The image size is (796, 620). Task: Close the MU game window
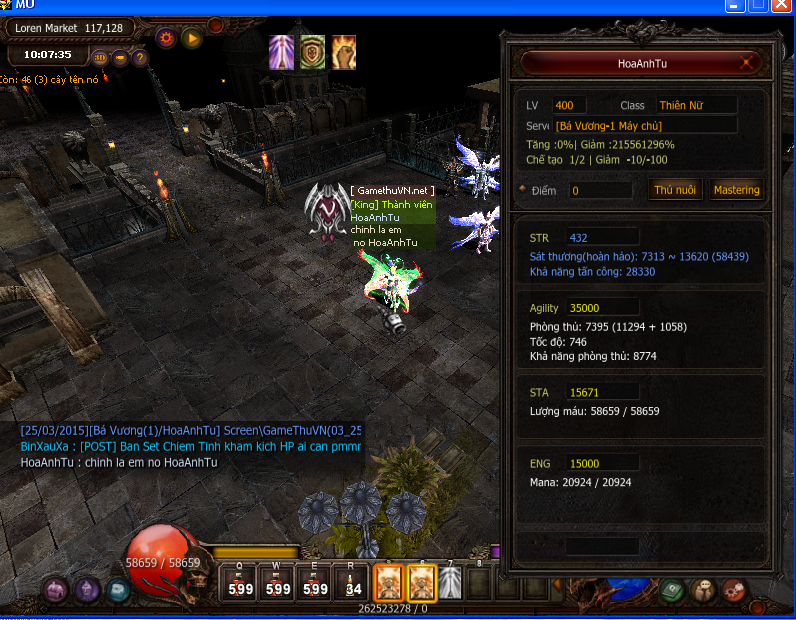pos(782,5)
